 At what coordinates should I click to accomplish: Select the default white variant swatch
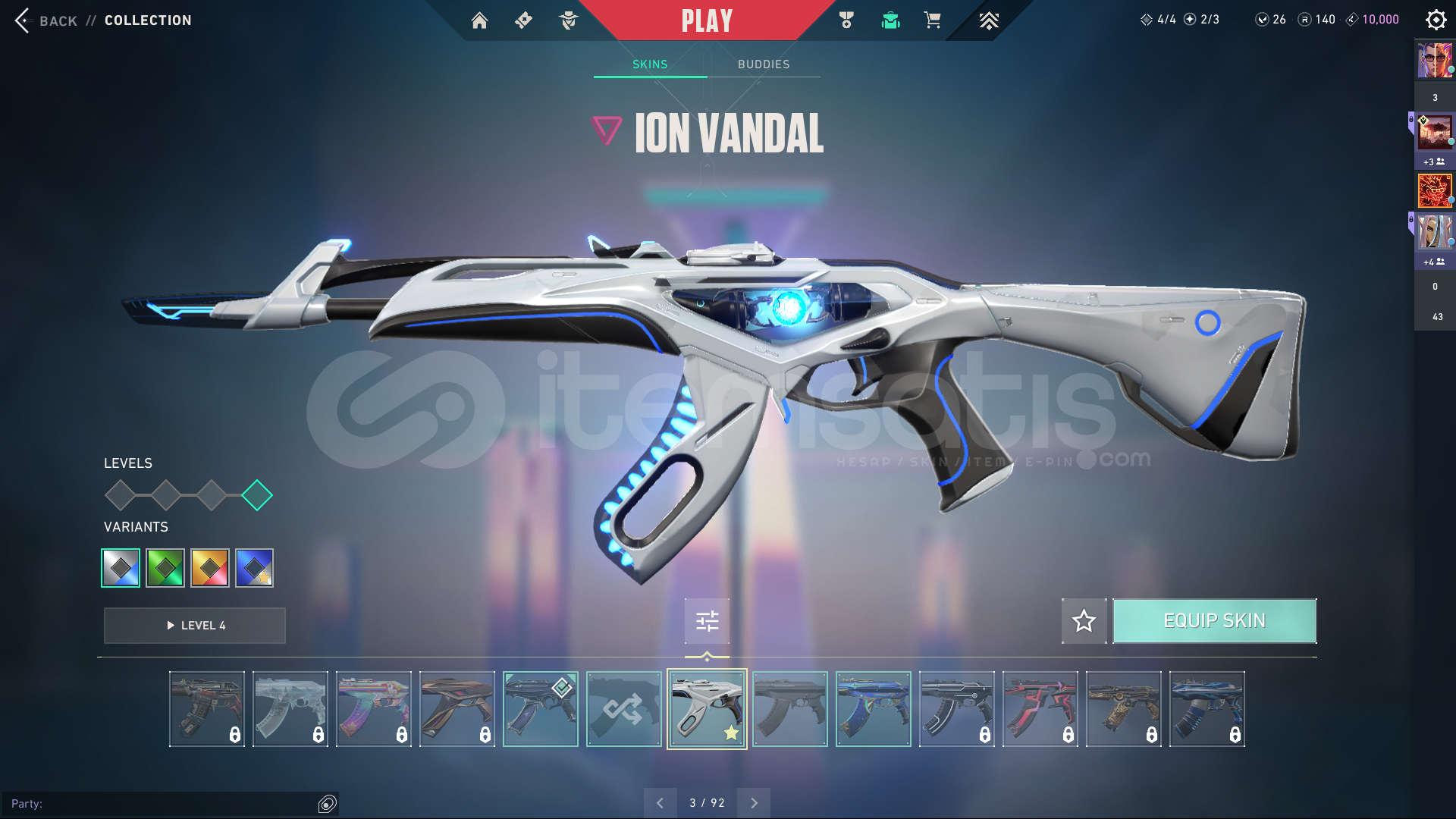pos(121,568)
